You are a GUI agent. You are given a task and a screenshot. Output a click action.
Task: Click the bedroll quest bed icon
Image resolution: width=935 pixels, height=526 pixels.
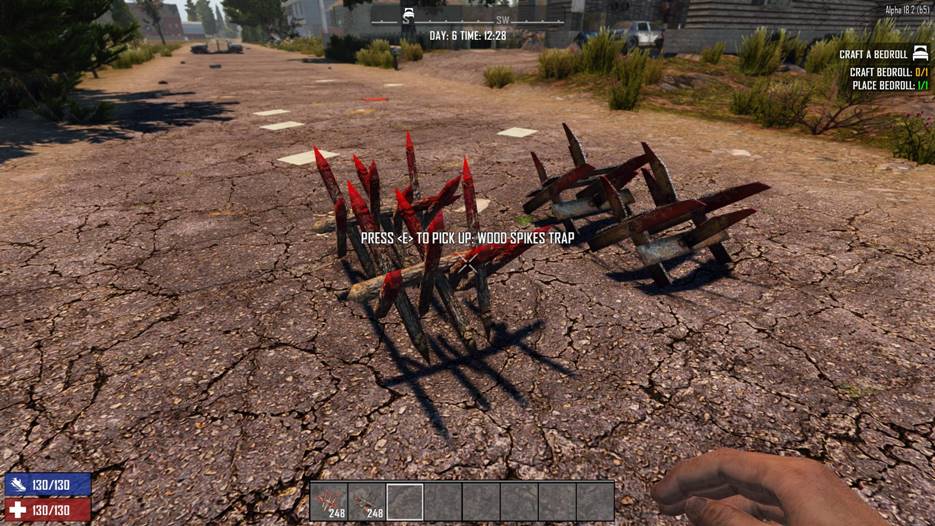(x=922, y=54)
